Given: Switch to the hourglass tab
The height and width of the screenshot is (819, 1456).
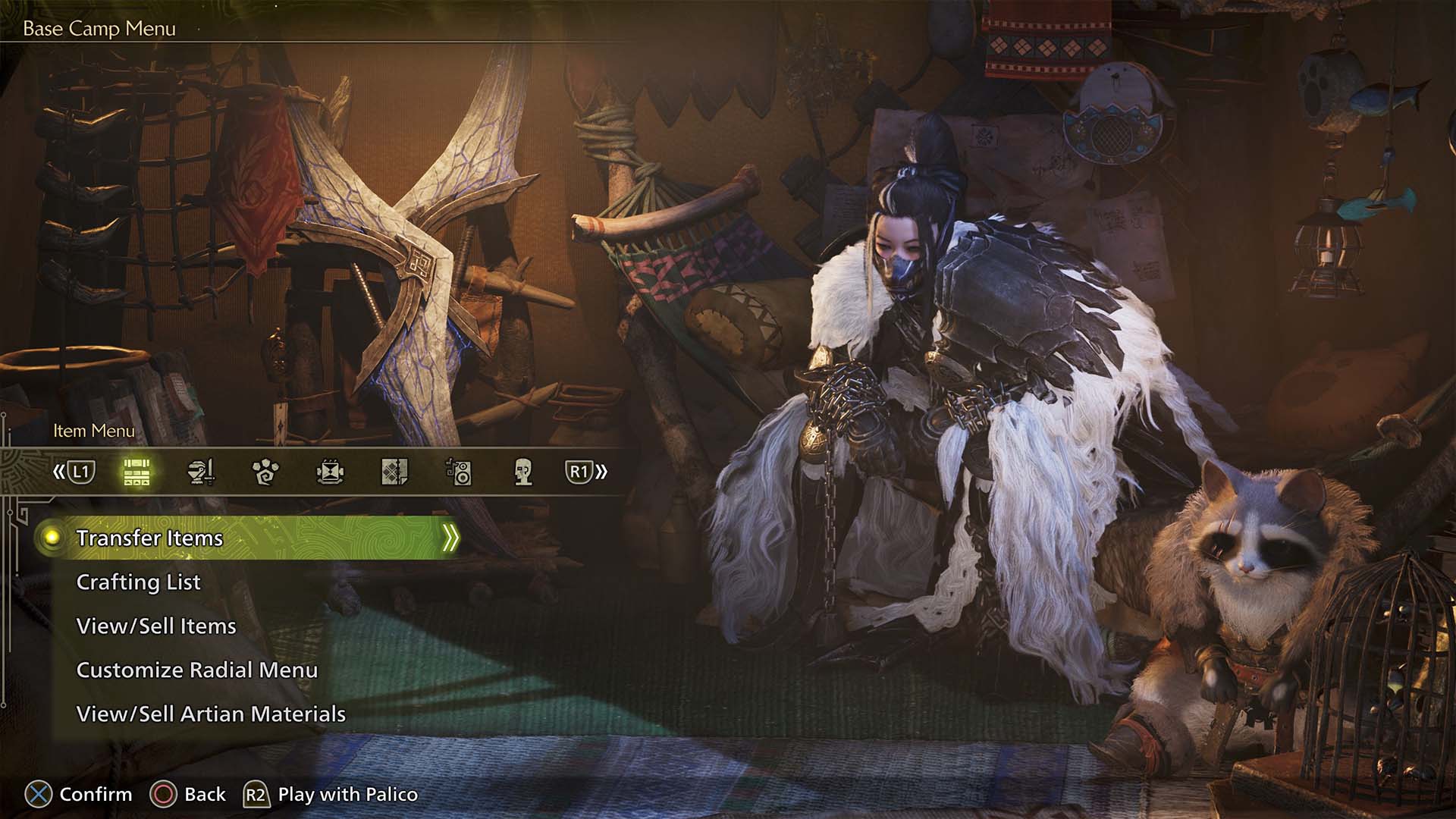Looking at the screenshot, I should 330,472.
